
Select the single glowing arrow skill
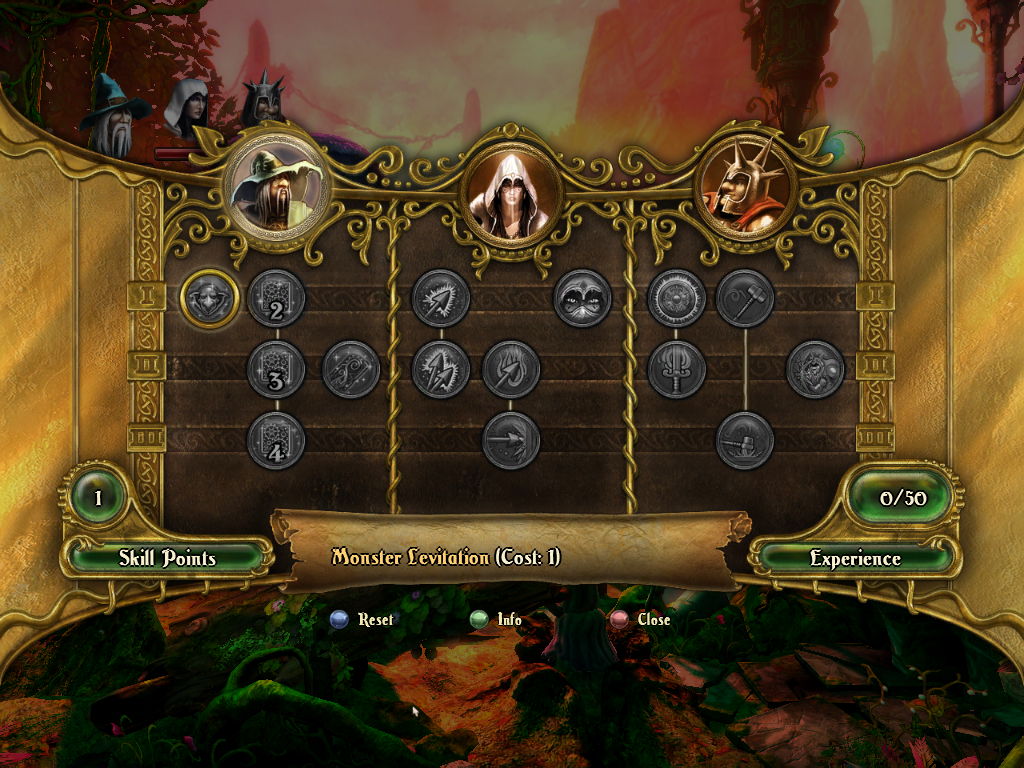[x=440, y=298]
